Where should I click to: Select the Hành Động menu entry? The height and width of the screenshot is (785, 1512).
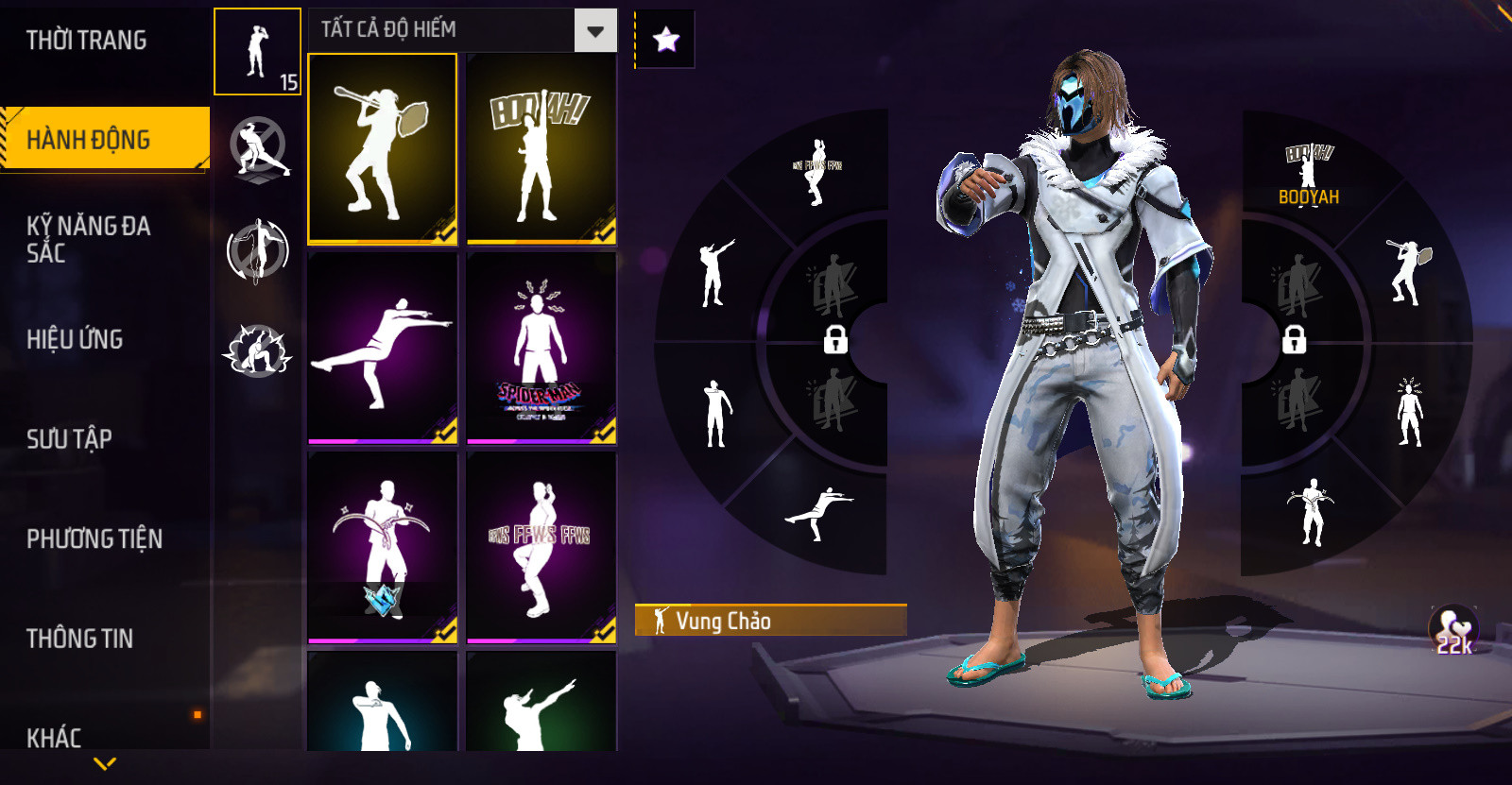point(89,140)
